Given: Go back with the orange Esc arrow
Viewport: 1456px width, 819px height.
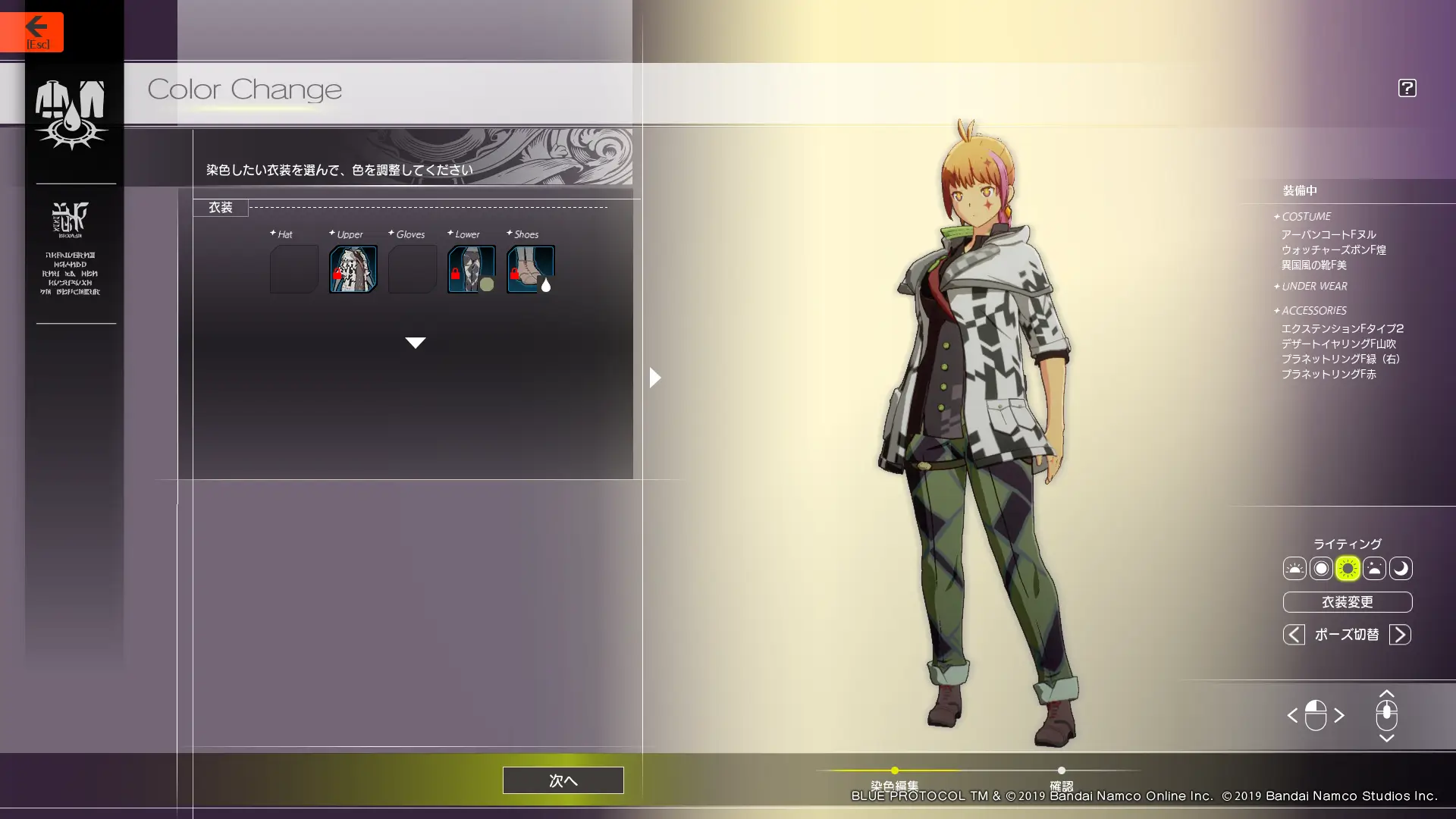Looking at the screenshot, I should [32, 32].
